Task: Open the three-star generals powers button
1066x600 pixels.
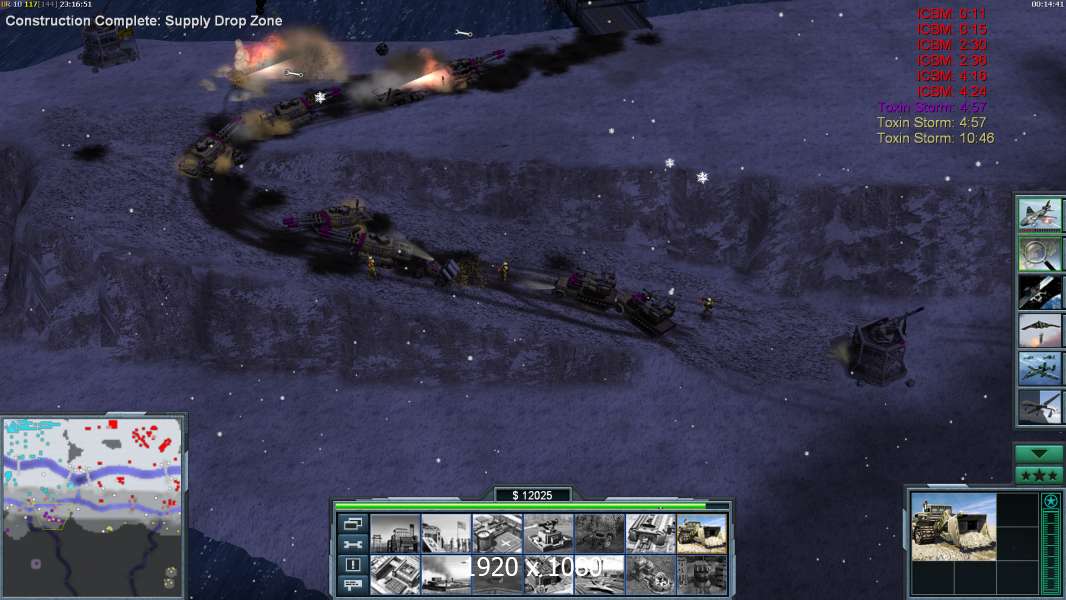Action: tap(1039, 475)
